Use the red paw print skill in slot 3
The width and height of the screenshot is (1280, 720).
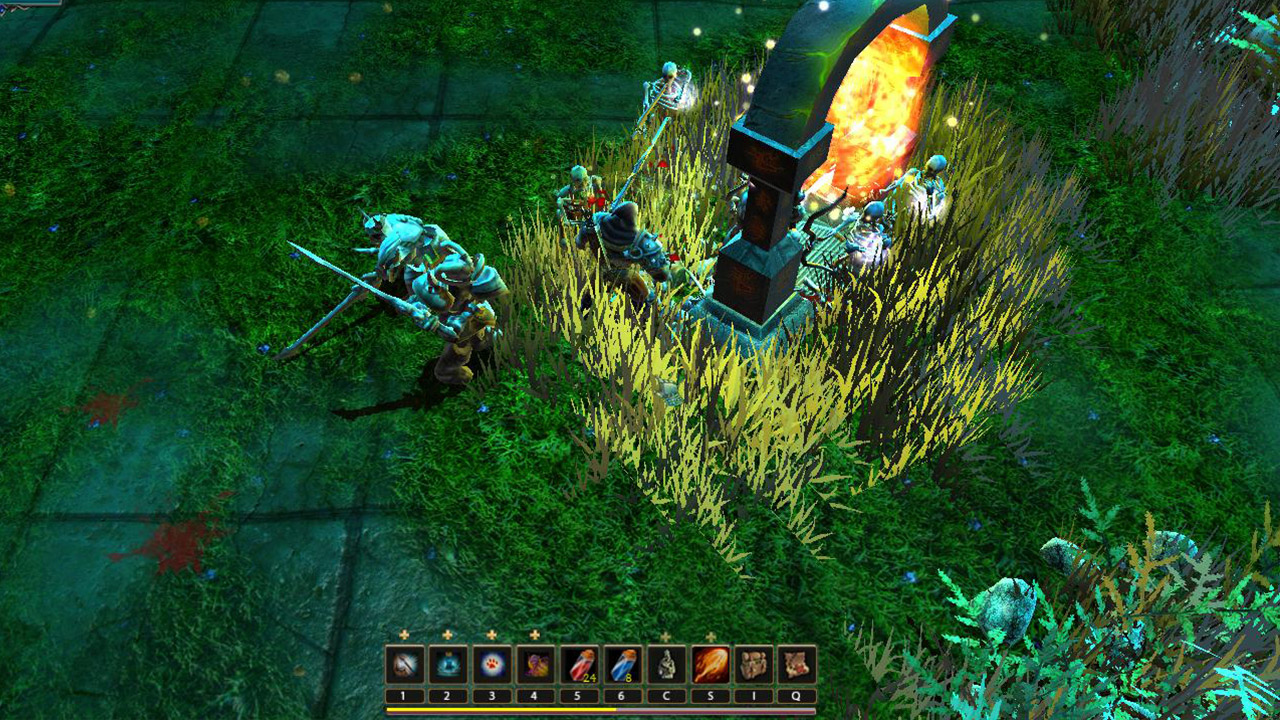tap(491, 663)
